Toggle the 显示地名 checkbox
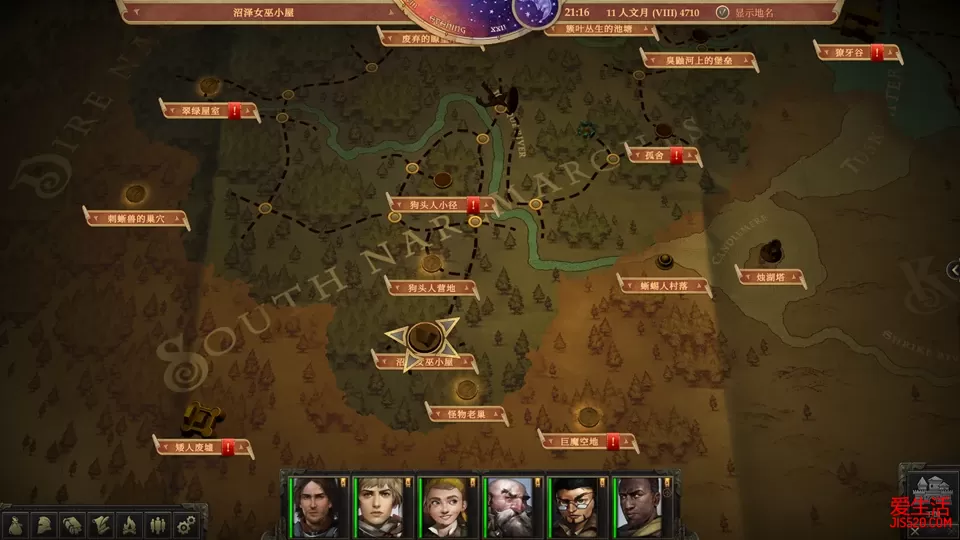The width and height of the screenshot is (960, 540). [x=722, y=12]
